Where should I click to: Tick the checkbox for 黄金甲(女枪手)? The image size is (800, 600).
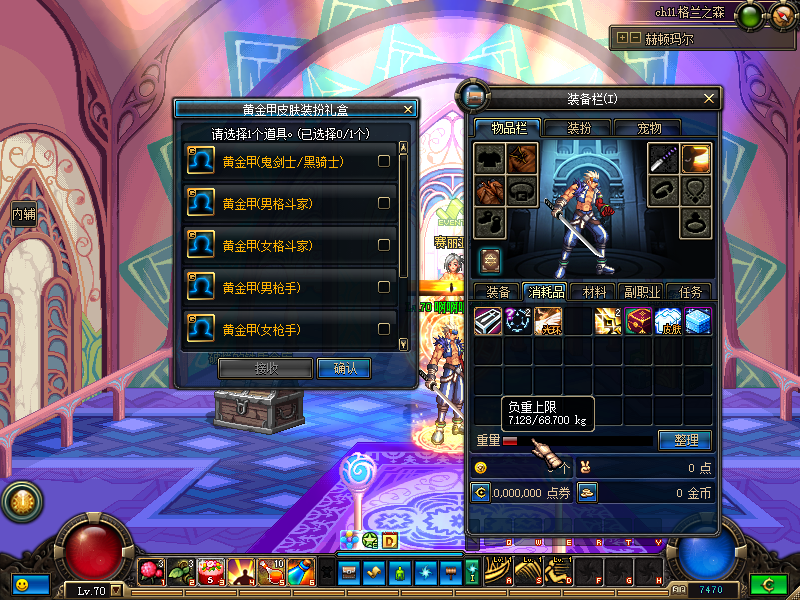pos(384,329)
